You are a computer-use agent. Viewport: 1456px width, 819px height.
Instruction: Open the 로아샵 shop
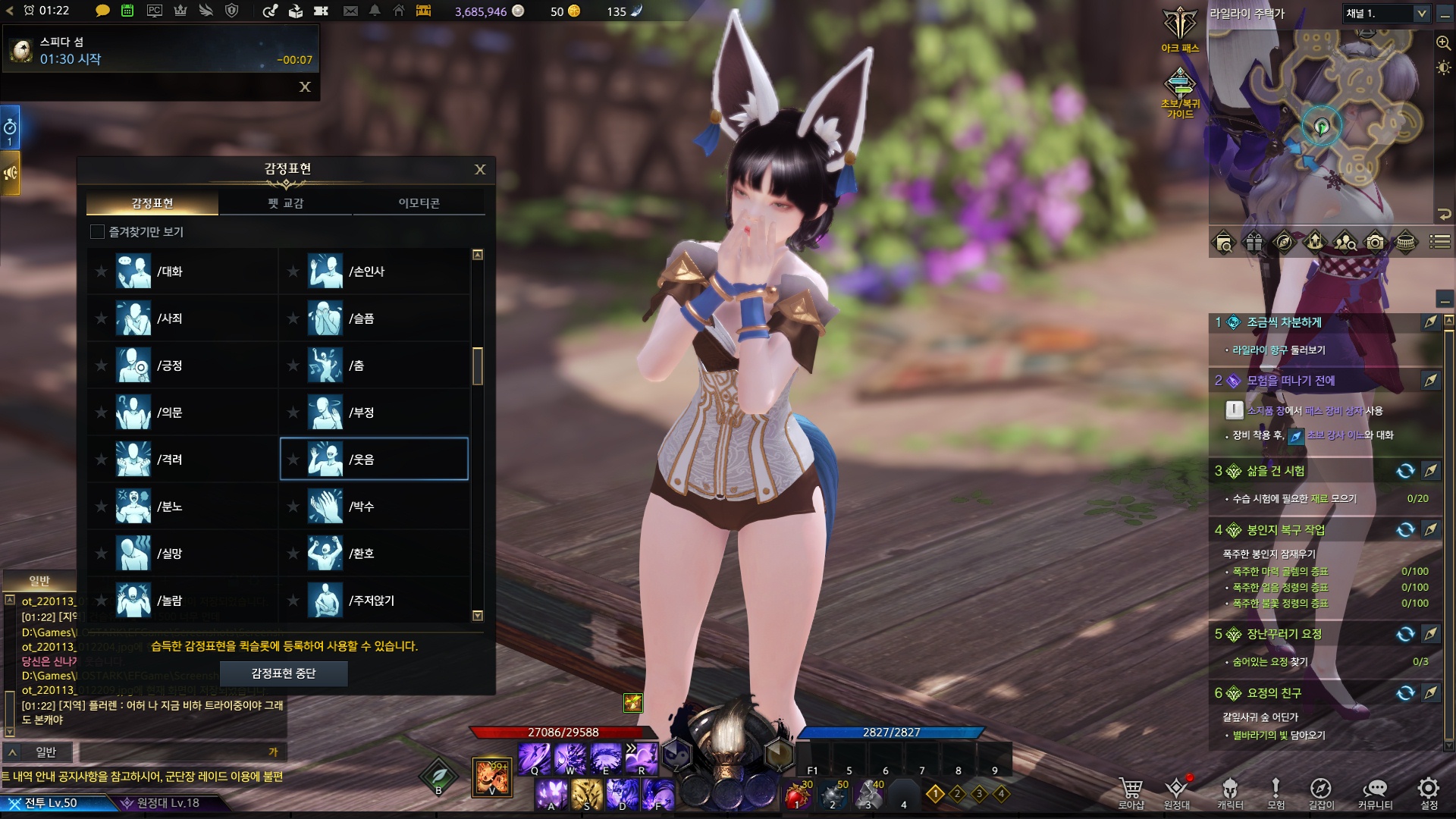pyautogui.click(x=1131, y=793)
